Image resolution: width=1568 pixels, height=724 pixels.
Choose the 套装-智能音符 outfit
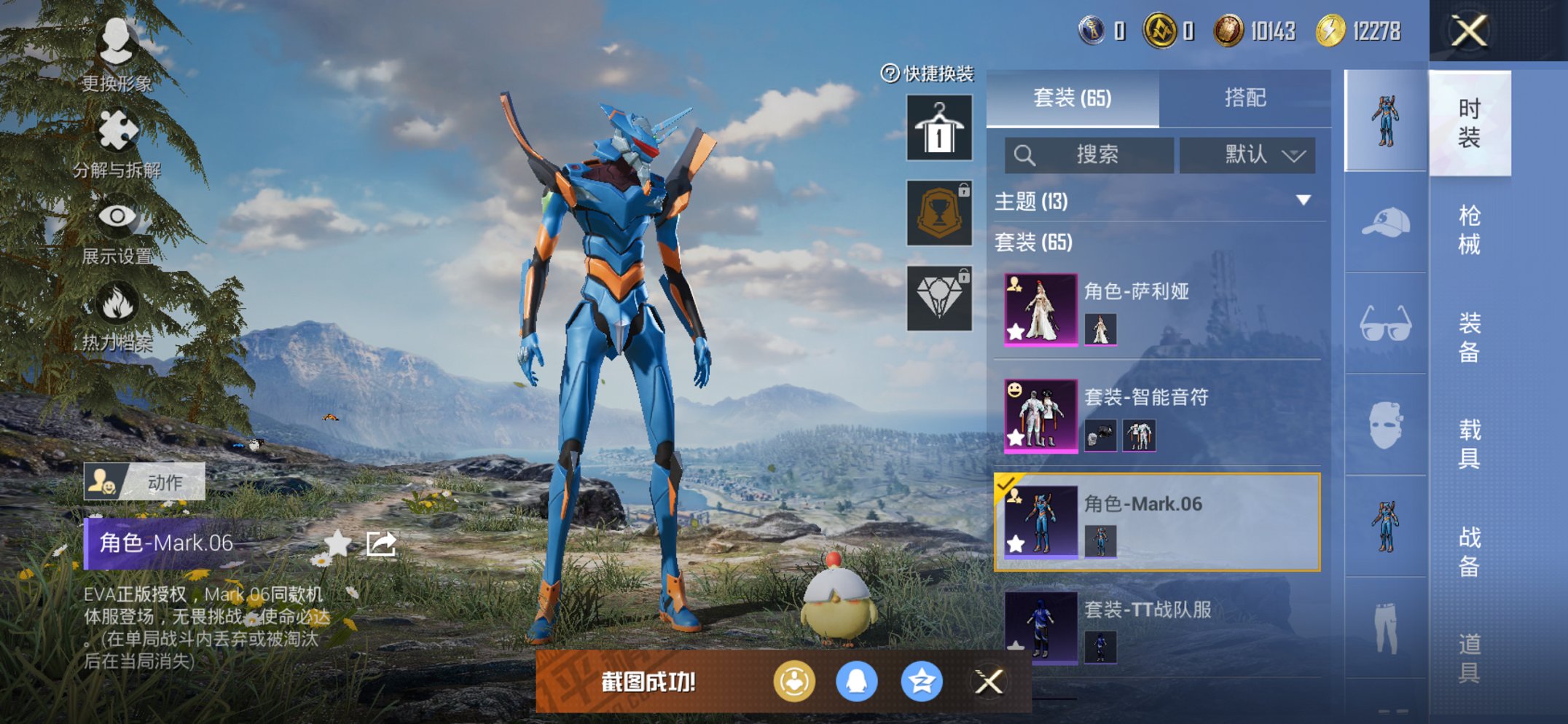click(x=1157, y=416)
